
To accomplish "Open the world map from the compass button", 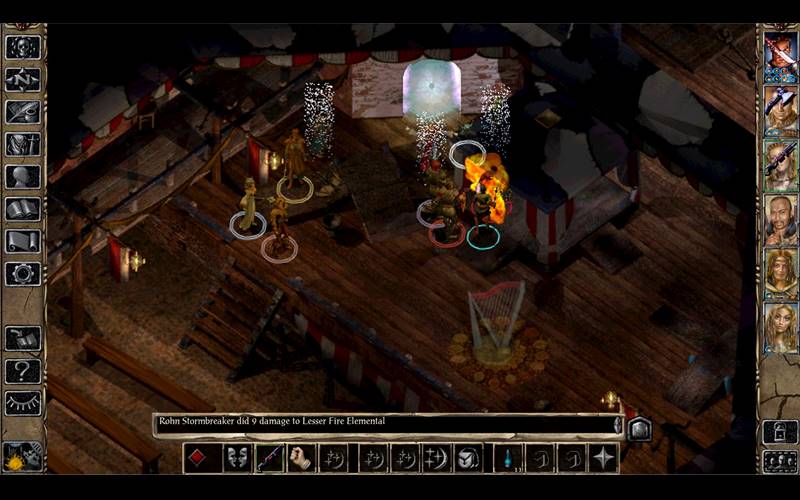I will [x=22, y=79].
